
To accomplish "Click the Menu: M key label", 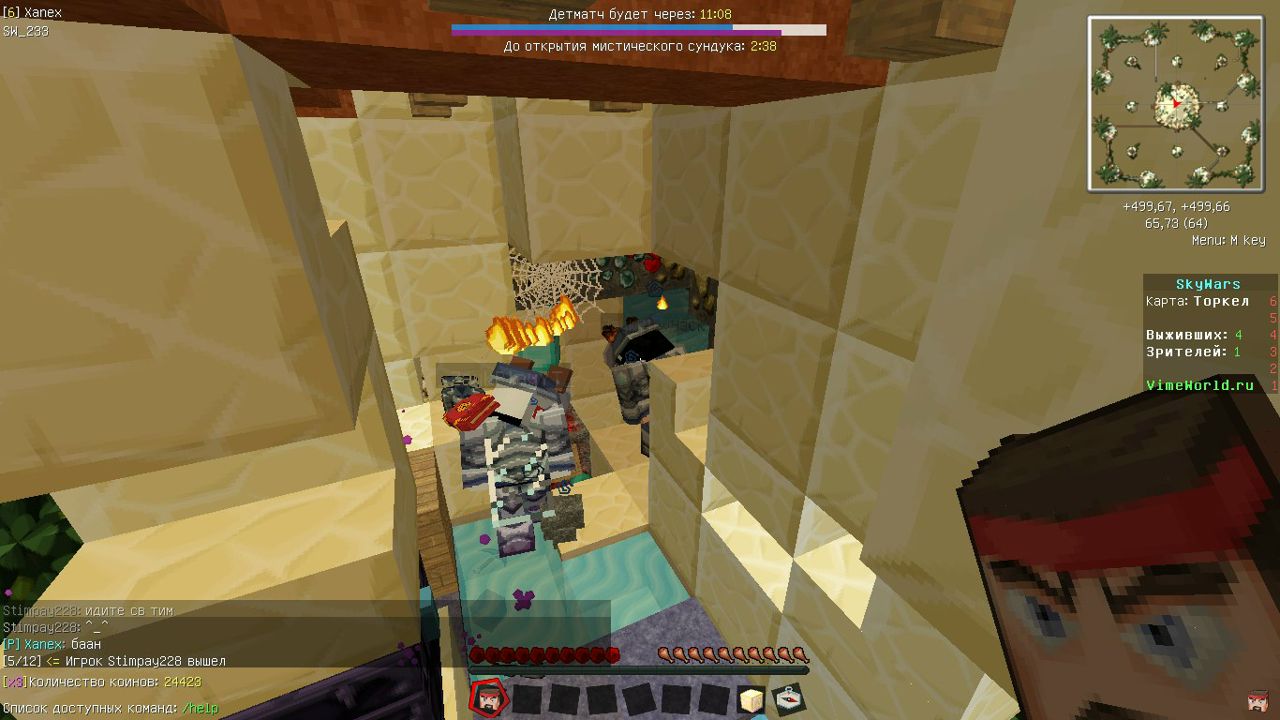I will pos(1230,240).
